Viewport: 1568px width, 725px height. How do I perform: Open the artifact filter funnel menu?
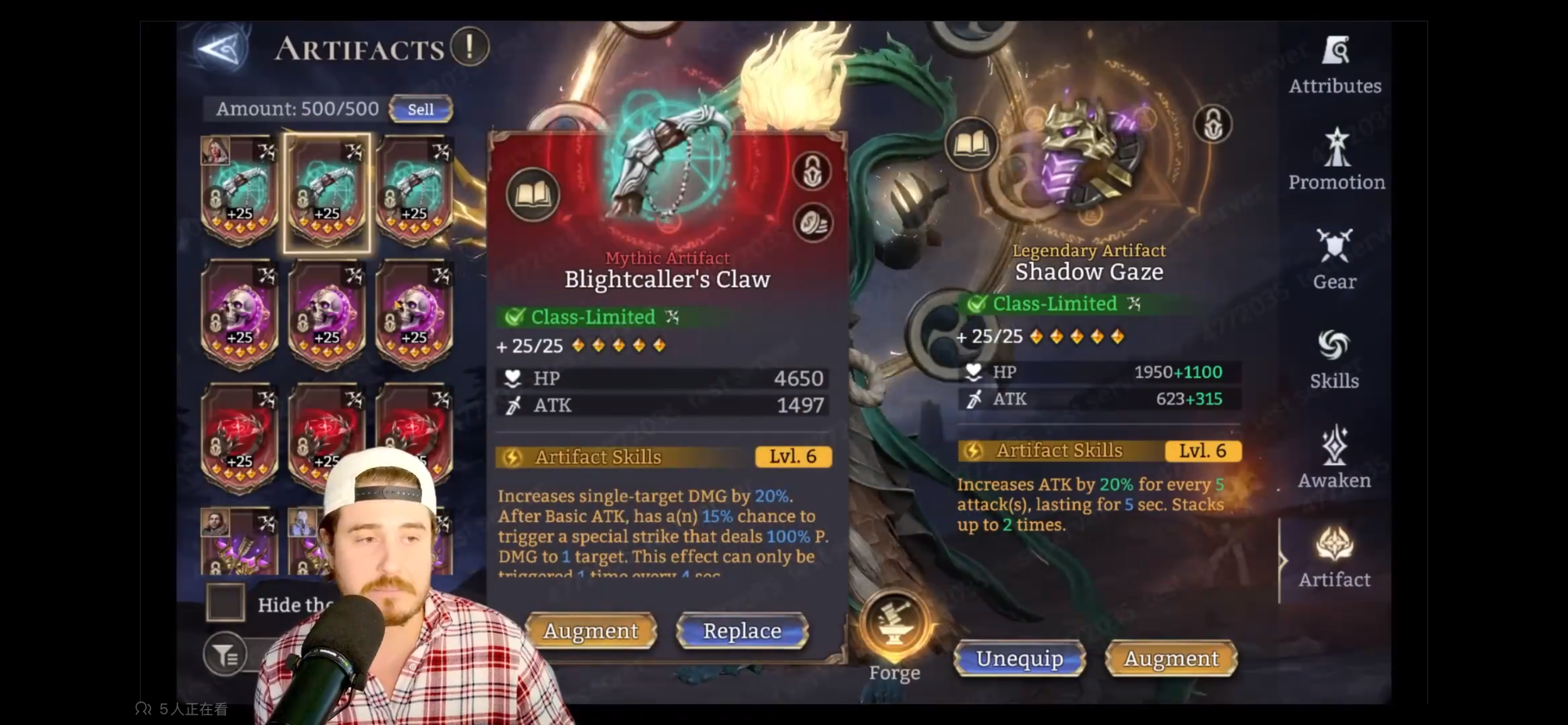pyautogui.click(x=226, y=654)
